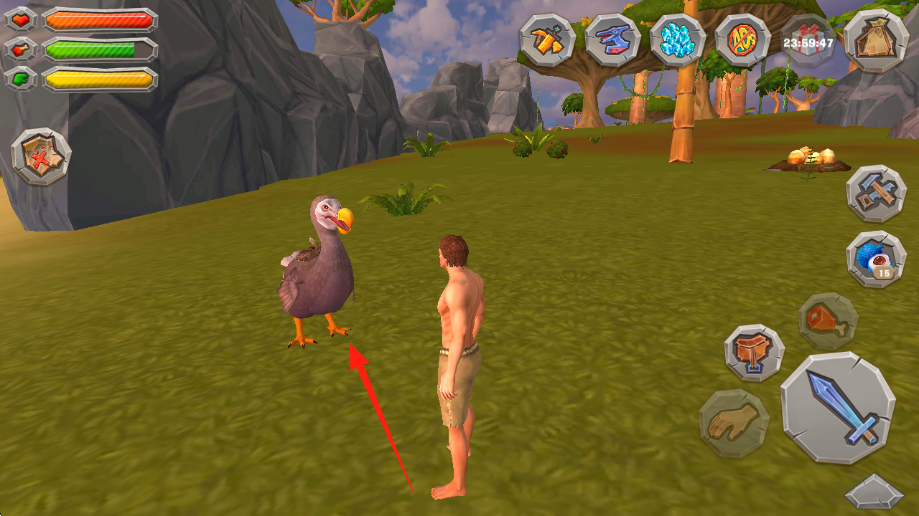This screenshot has width=919, height=516.
Task: Open the blue crystals shop icon
Action: pos(678,40)
